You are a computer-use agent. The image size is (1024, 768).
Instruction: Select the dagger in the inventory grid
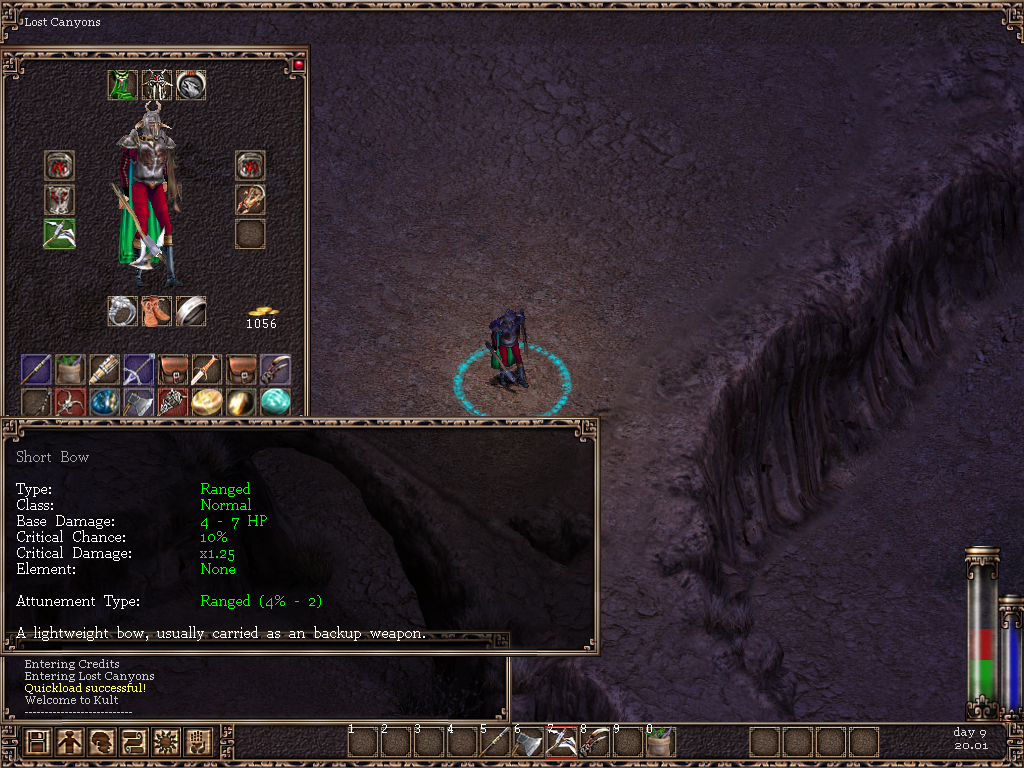[x=207, y=369]
